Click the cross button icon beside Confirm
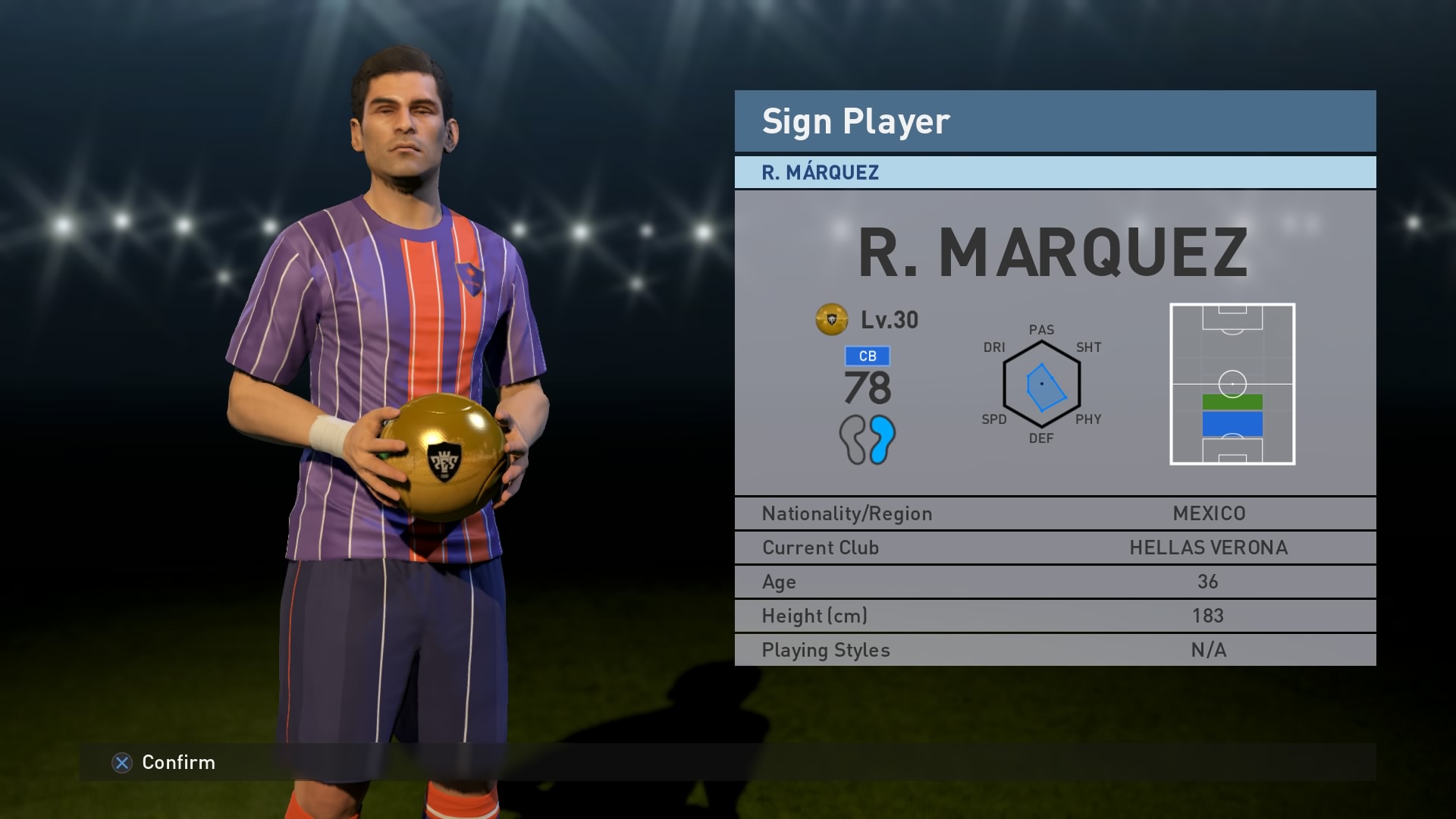This screenshot has height=819, width=1456. click(x=121, y=763)
